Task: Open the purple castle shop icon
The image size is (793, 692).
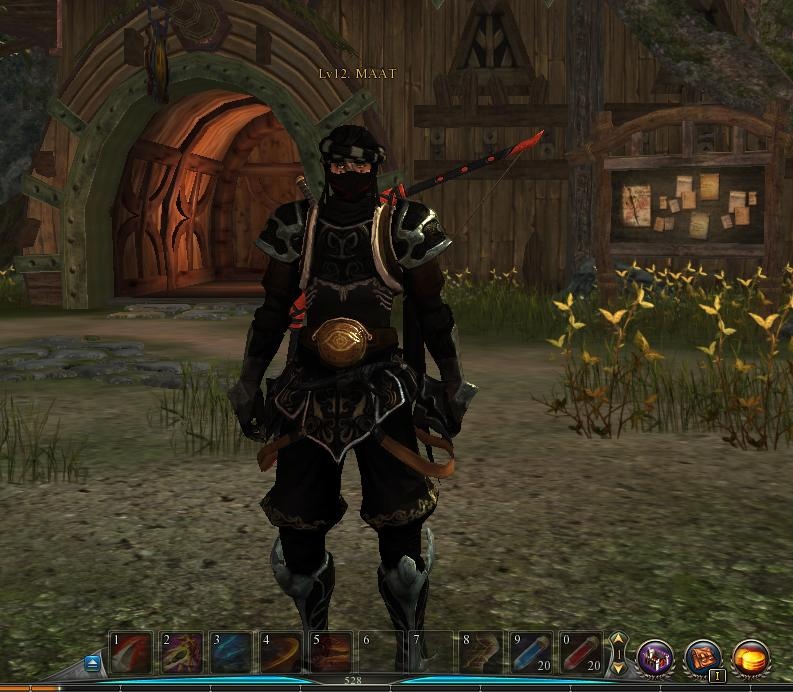Action: tap(655, 657)
